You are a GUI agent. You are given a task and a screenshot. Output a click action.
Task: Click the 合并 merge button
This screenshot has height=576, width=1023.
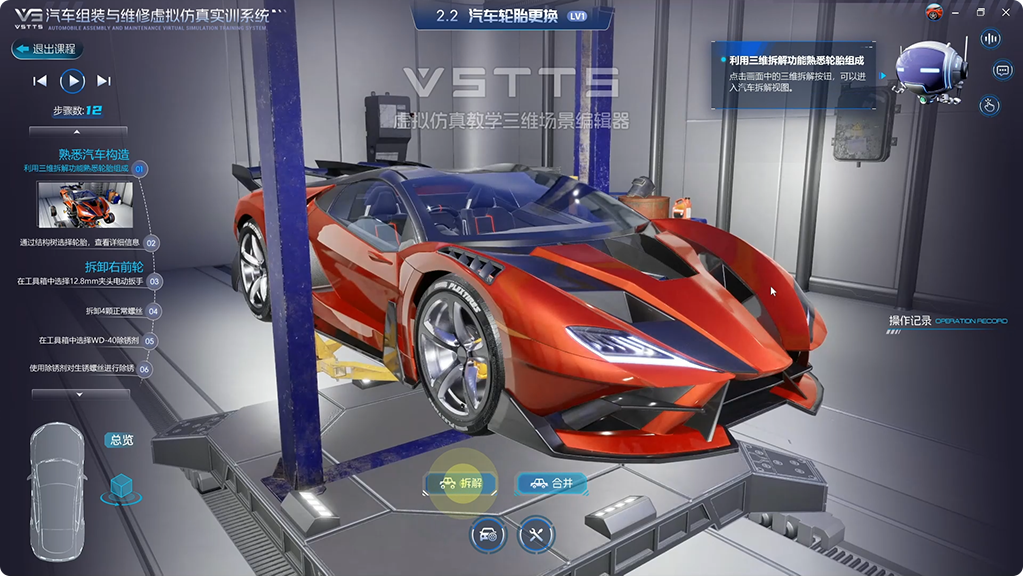pos(551,483)
